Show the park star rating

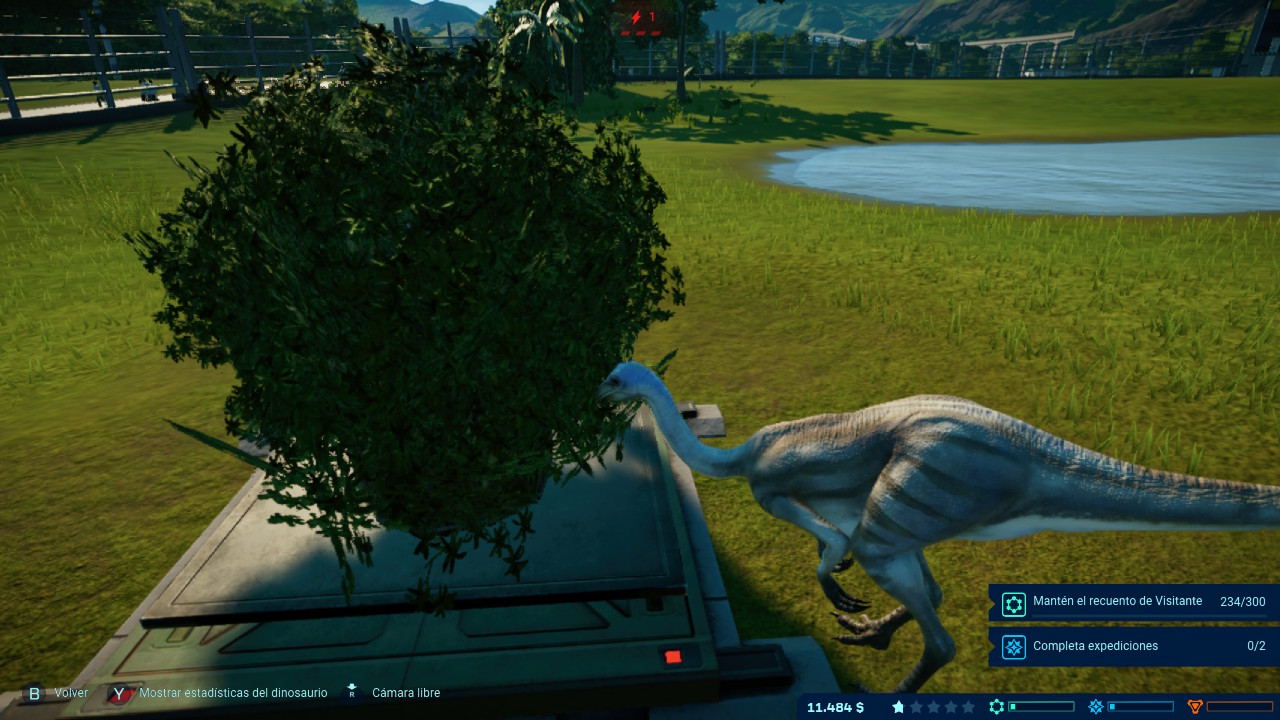(933, 707)
